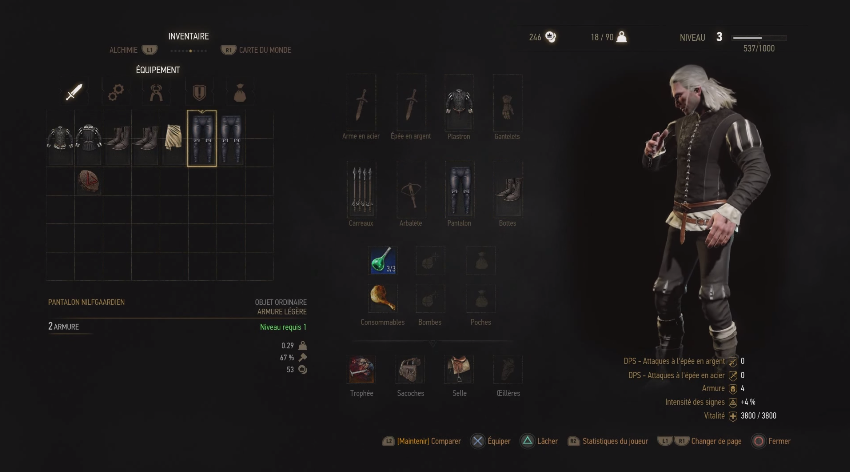Open the Trophée slot
Screen dimensions: 850x472
[361, 370]
